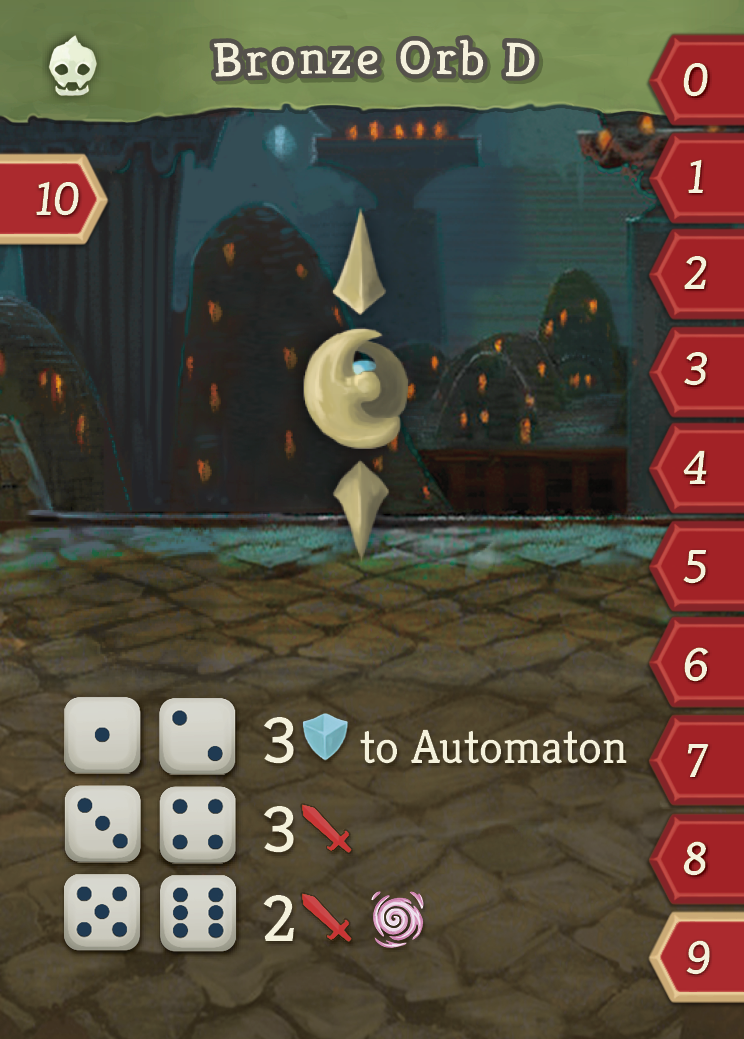Click the 4 health marker
744x1039 pixels.
pyautogui.click(x=698, y=469)
